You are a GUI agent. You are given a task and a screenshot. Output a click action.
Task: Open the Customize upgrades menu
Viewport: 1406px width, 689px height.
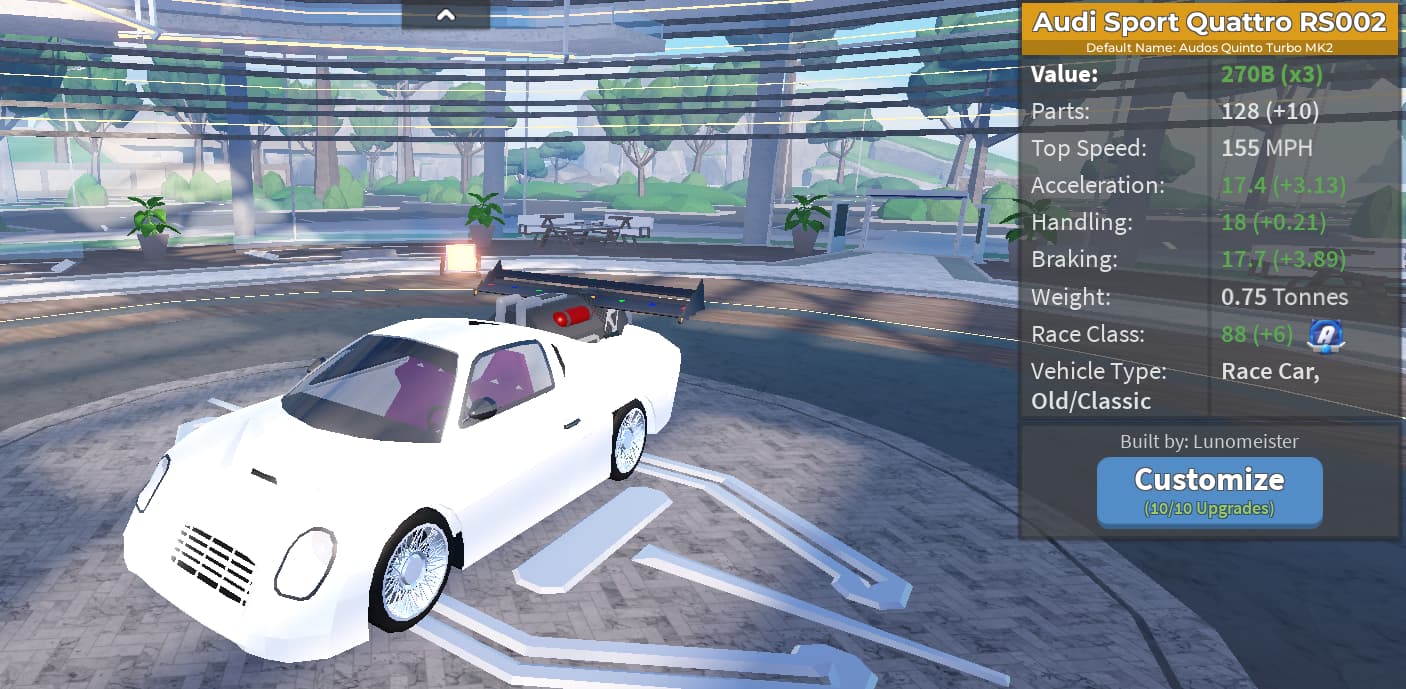pyautogui.click(x=1209, y=490)
